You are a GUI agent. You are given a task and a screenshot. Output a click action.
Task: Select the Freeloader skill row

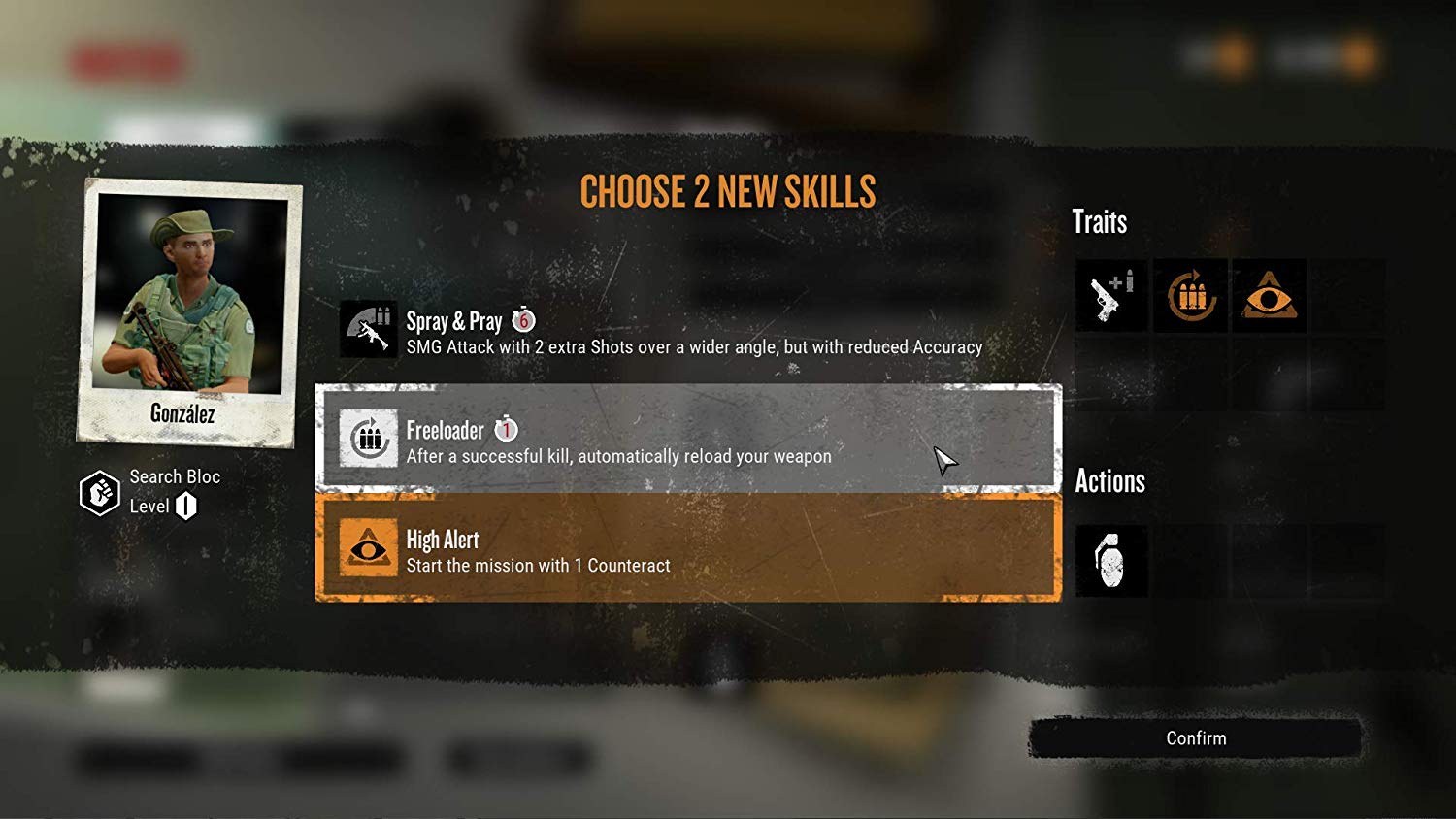687,440
